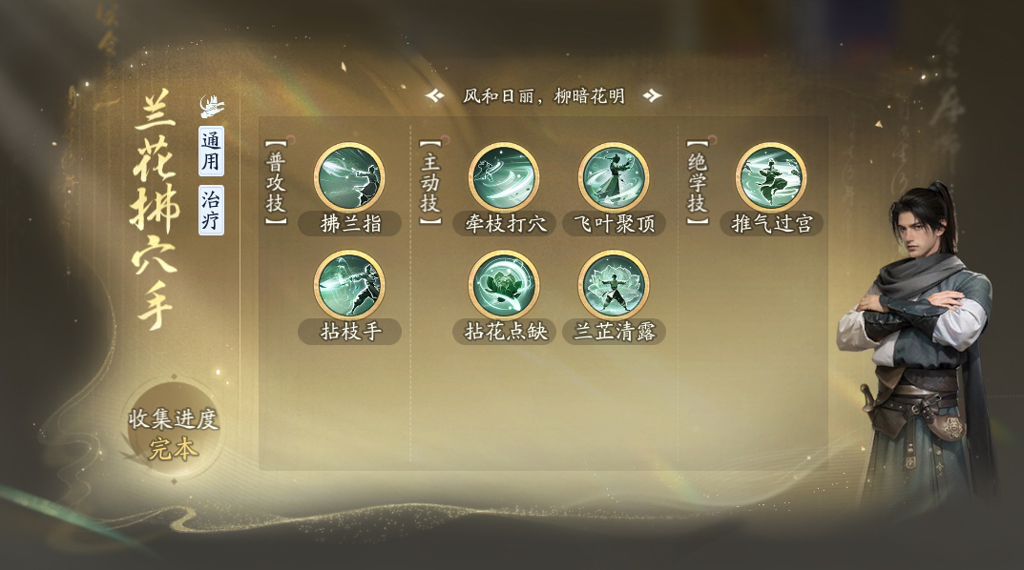View the 兰芷清露 skill
The height and width of the screenshot is (570, 1024).
click(613, 285)
